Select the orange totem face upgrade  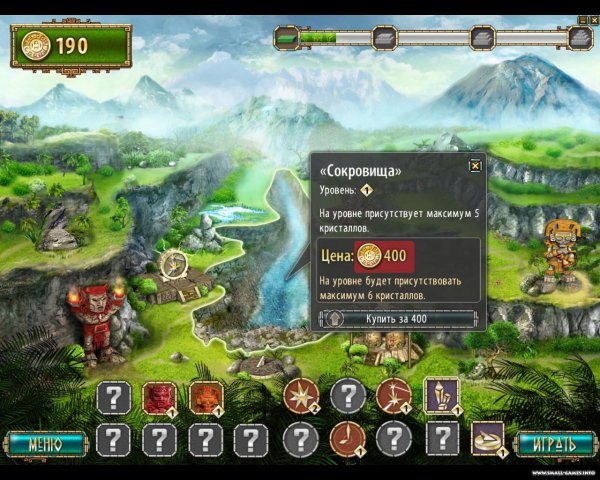pos(206,397)
